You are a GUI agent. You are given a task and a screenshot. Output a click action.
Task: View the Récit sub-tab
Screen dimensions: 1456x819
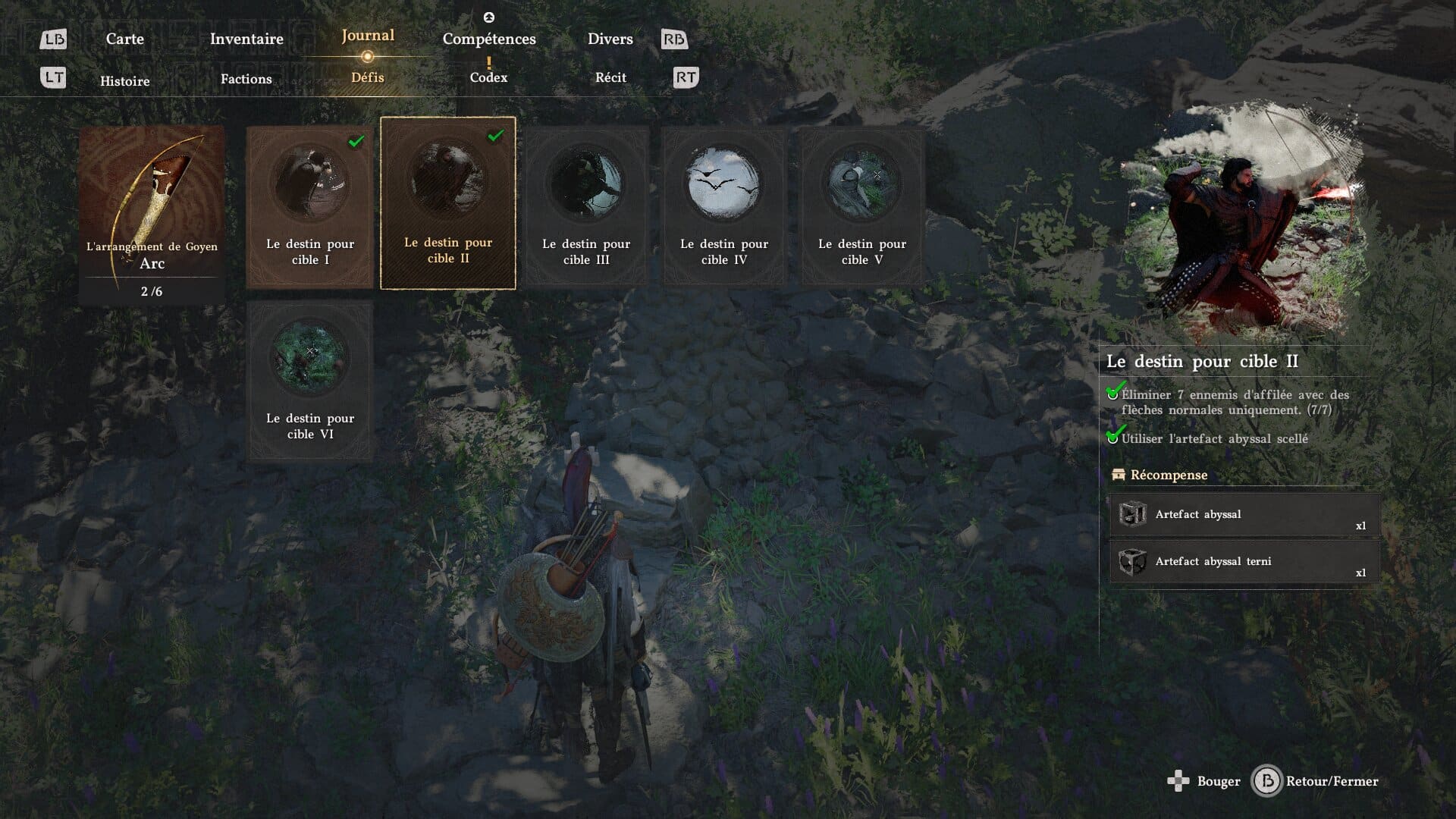610,77
